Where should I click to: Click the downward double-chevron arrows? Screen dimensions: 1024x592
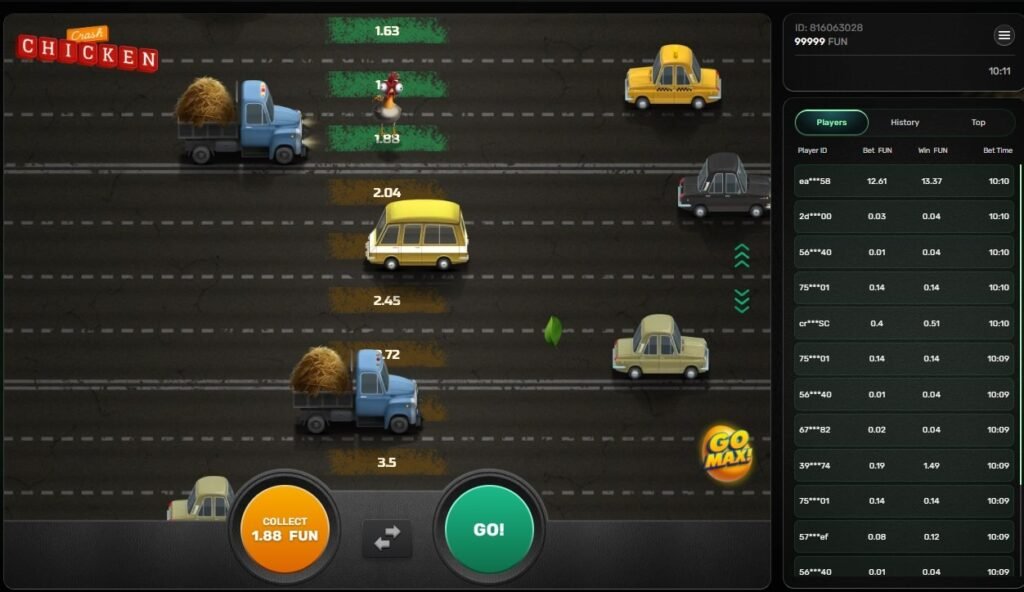point(741,300)
